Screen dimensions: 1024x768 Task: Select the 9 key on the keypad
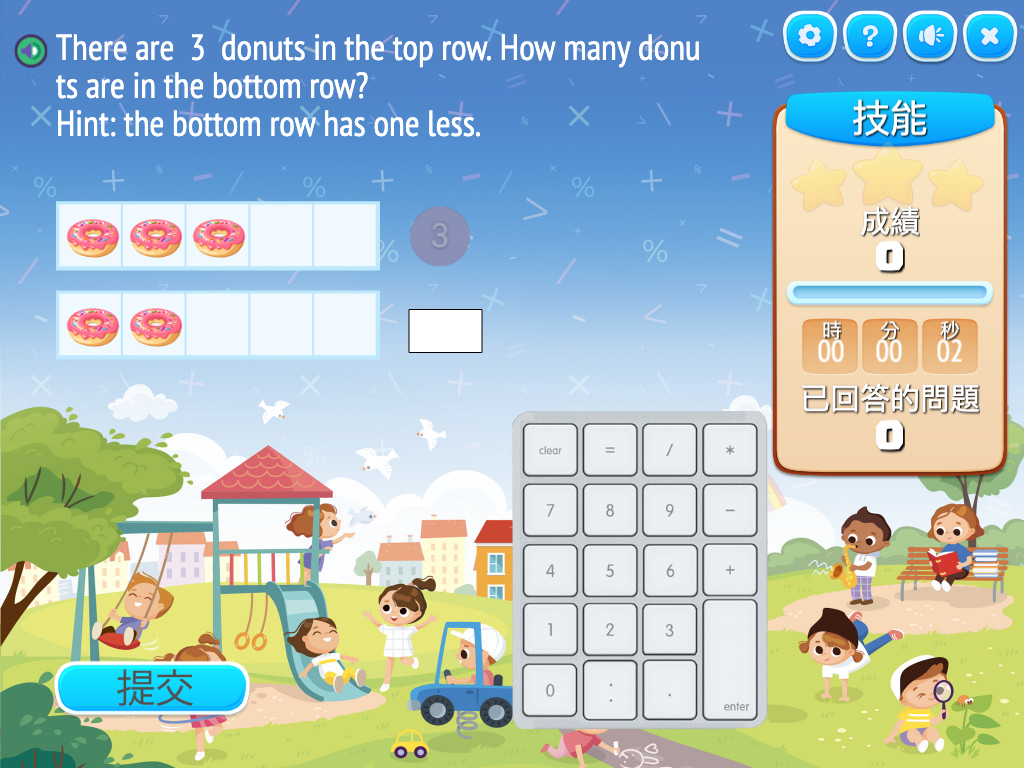click(670, 510)
